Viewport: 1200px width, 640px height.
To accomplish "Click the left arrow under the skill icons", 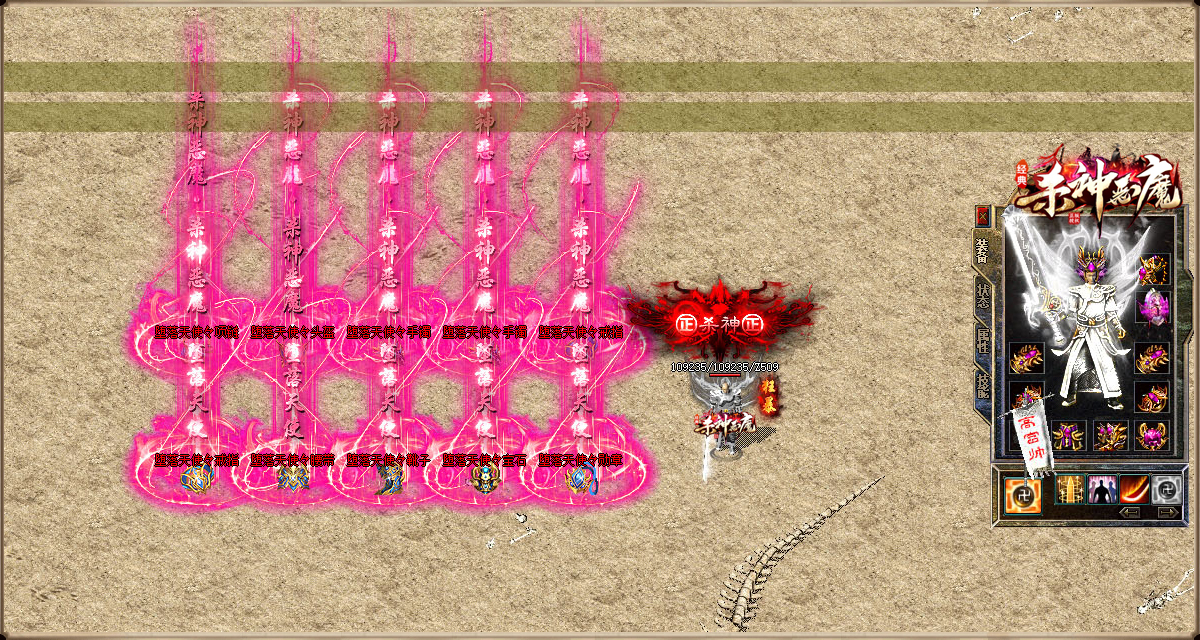I will [1130, 512].
